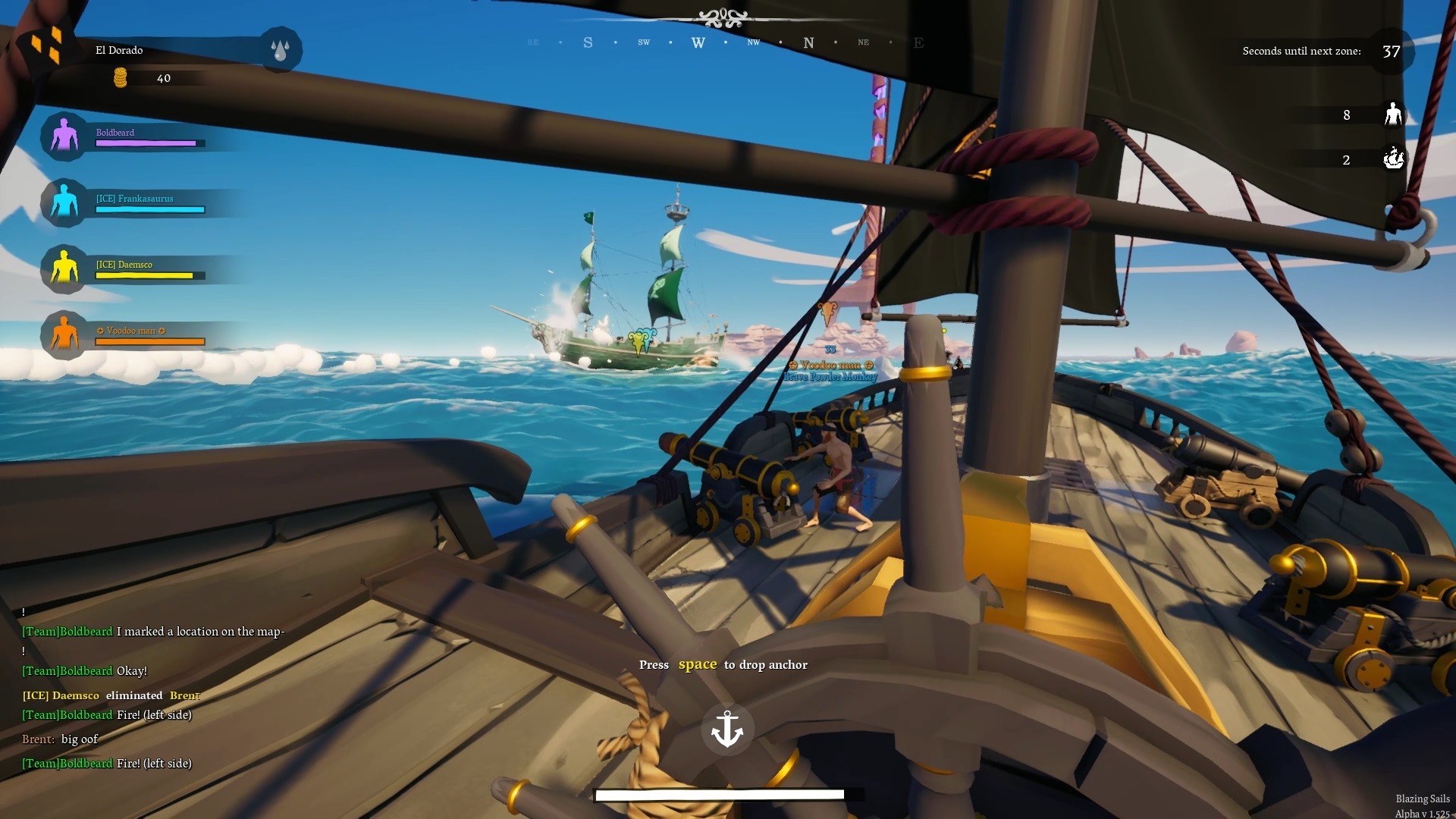Click the pirate figure icon beside the 8 counter
The height and width of the screenshot is (819, 1456).
click(x=1394, y=115)
